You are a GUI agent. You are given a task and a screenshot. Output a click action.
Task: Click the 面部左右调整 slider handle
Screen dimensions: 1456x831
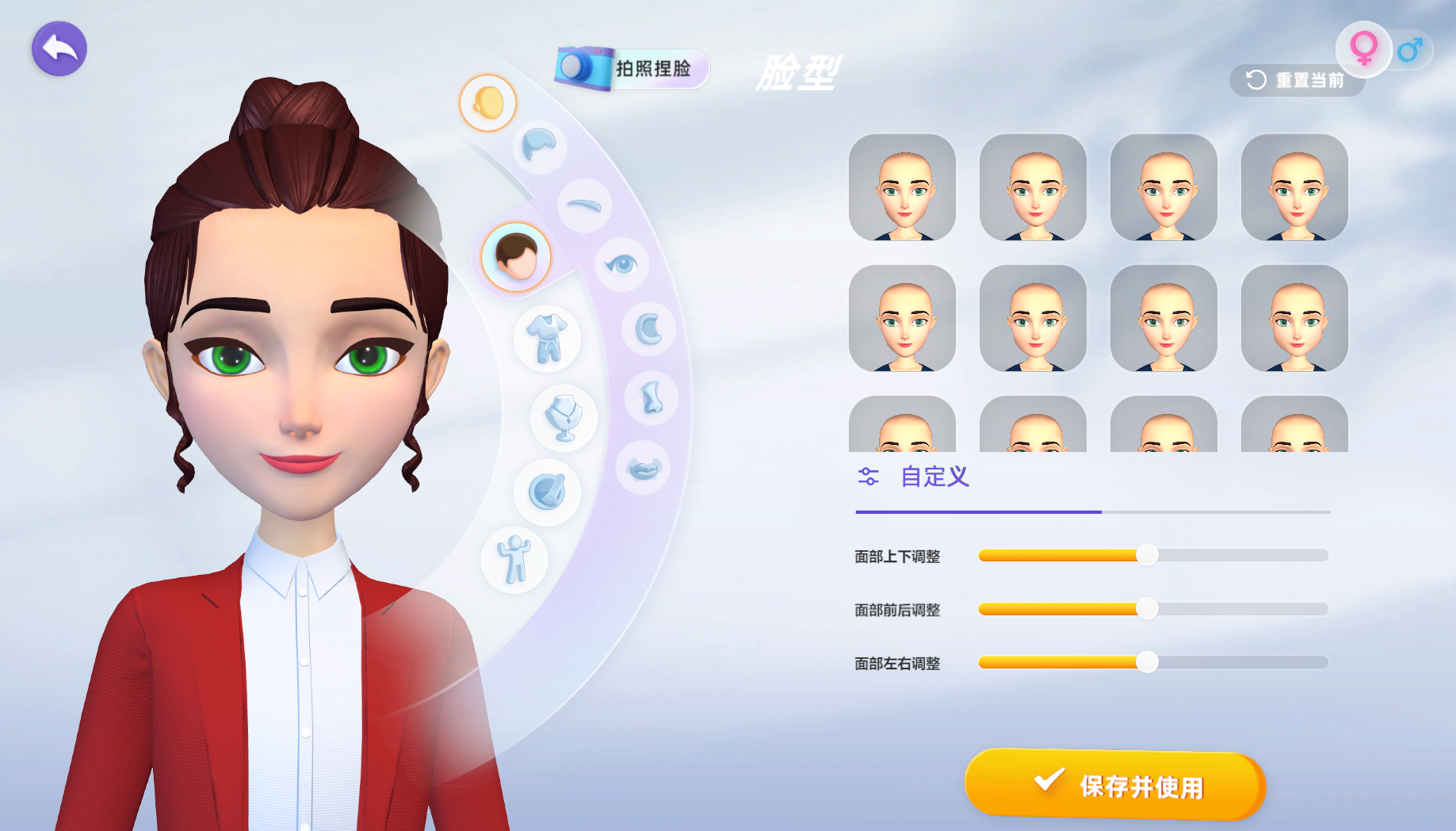click(1146, 662)
